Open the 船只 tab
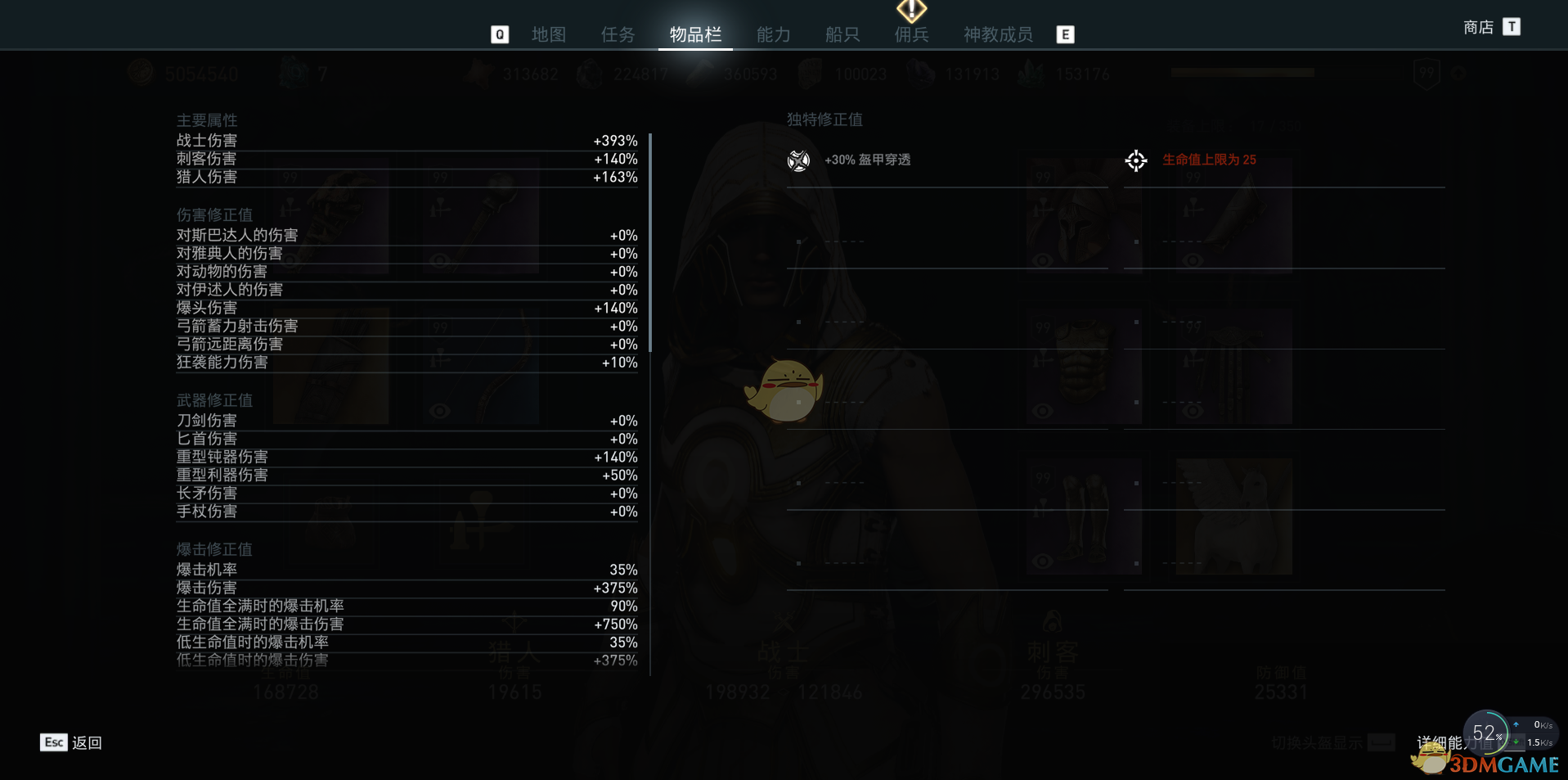1568x780 pixels. coord(842,34)
